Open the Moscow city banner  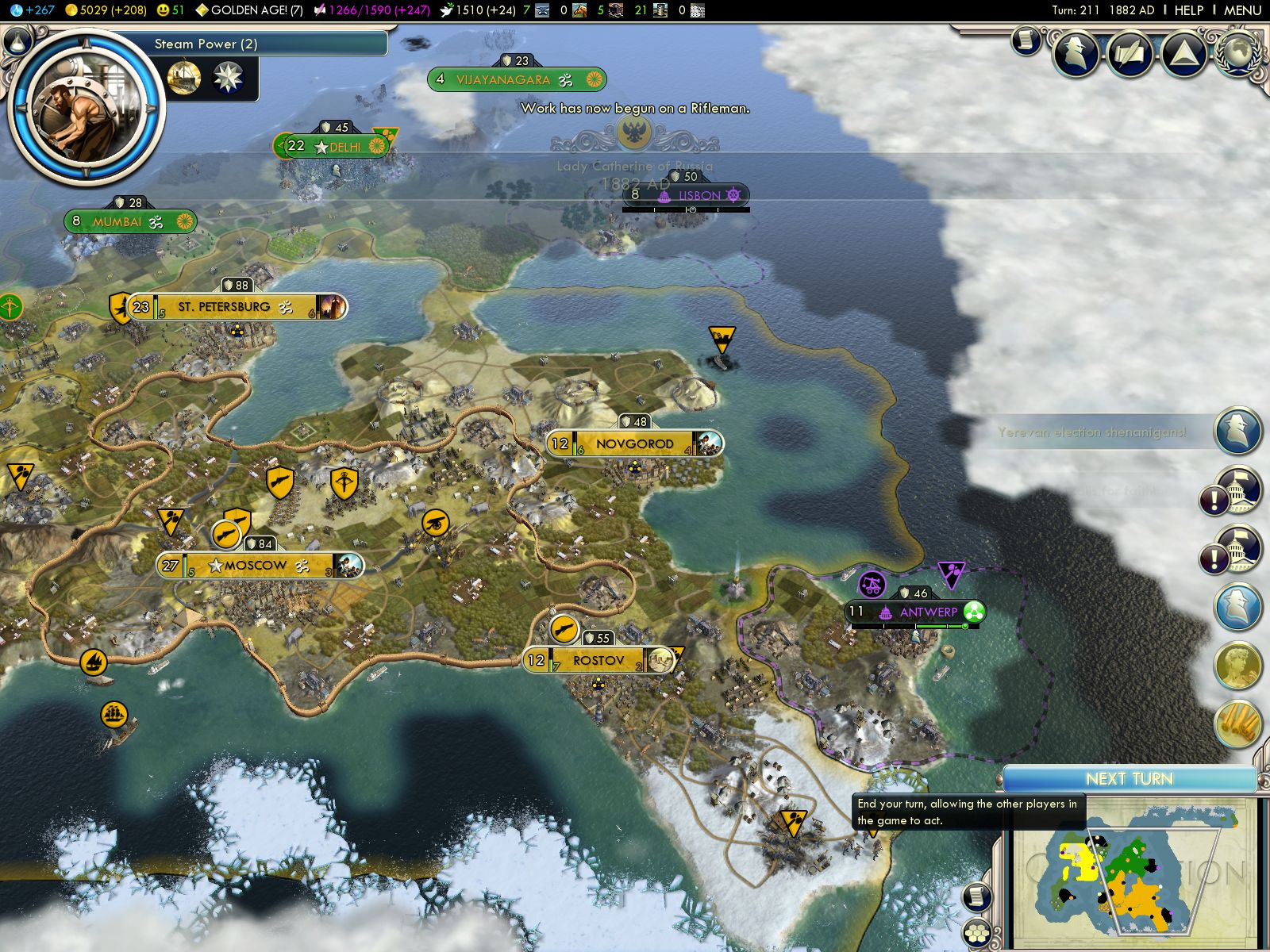256,566
